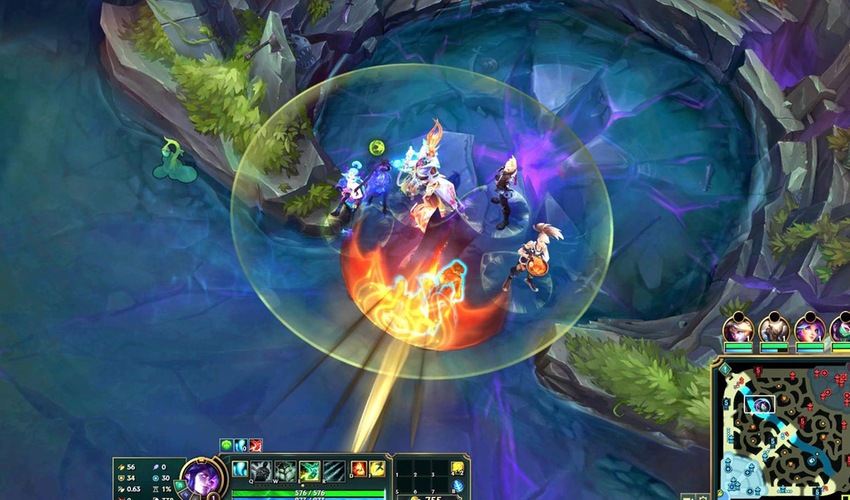Trigger the R ultimate with claw slashes
The image size is (850, 500).
[x=333, y=470]
